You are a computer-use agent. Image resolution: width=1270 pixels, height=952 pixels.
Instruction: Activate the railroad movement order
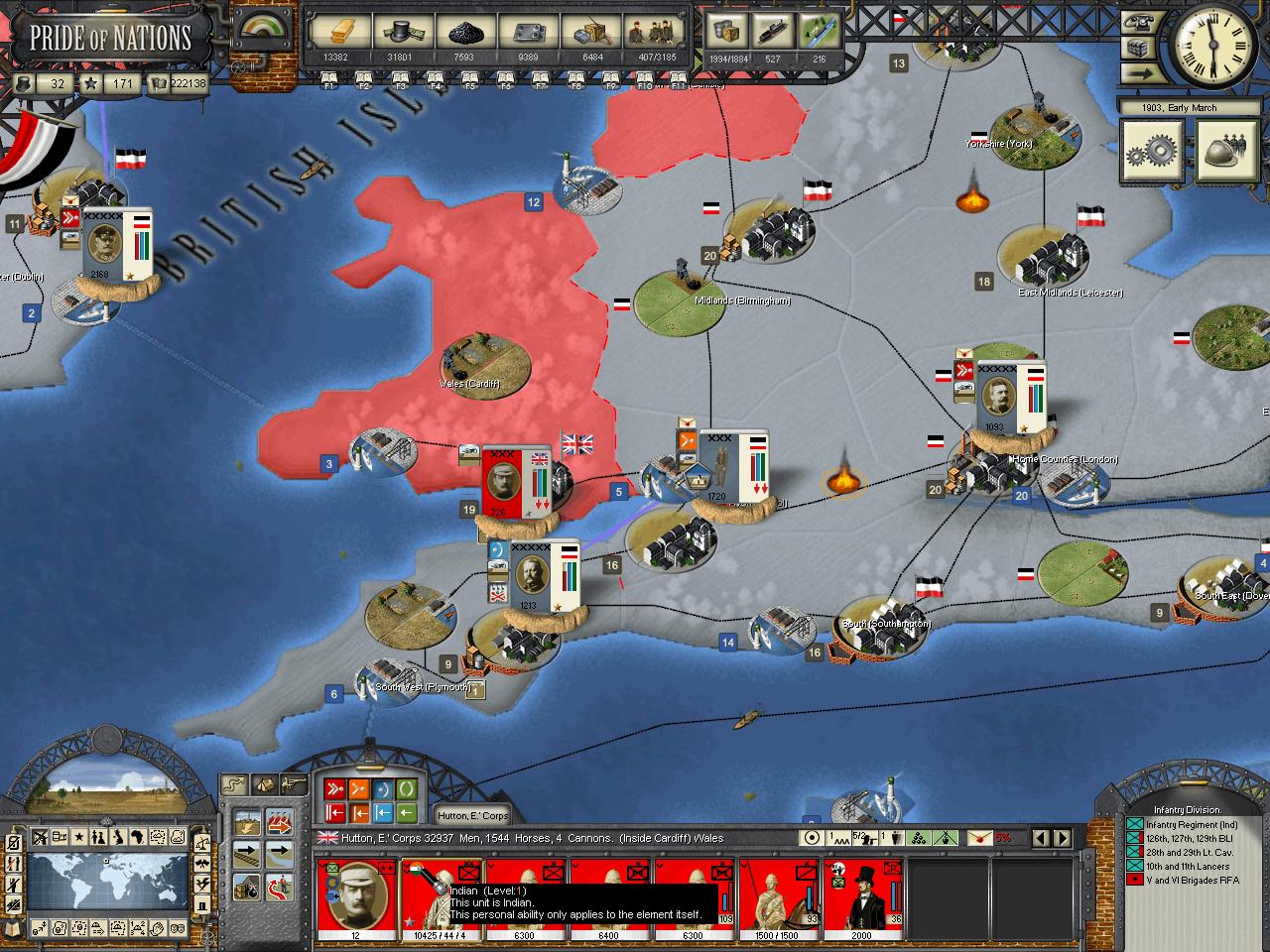click(x=247, y=855)
